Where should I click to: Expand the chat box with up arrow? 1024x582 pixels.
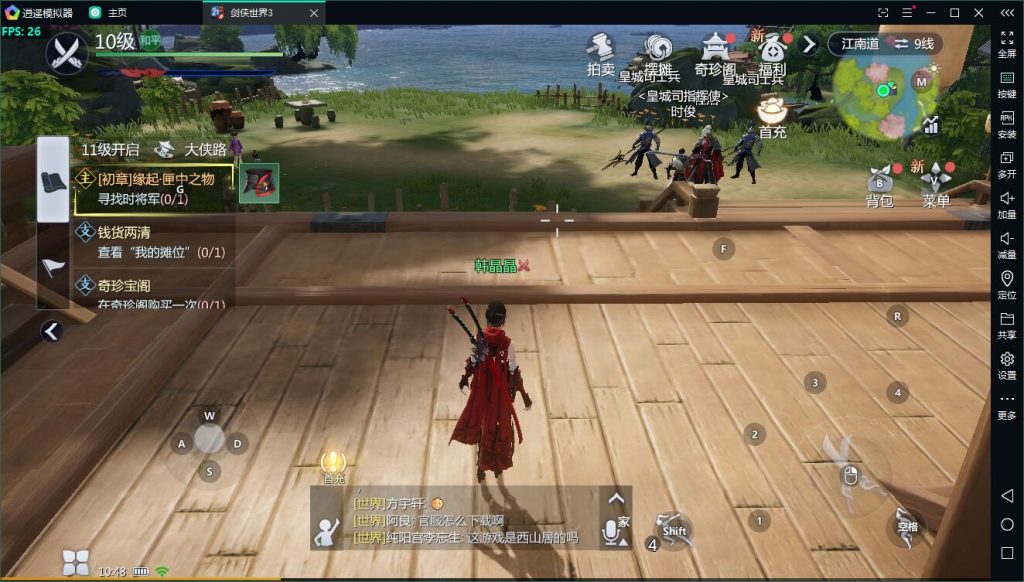(616, 498)
